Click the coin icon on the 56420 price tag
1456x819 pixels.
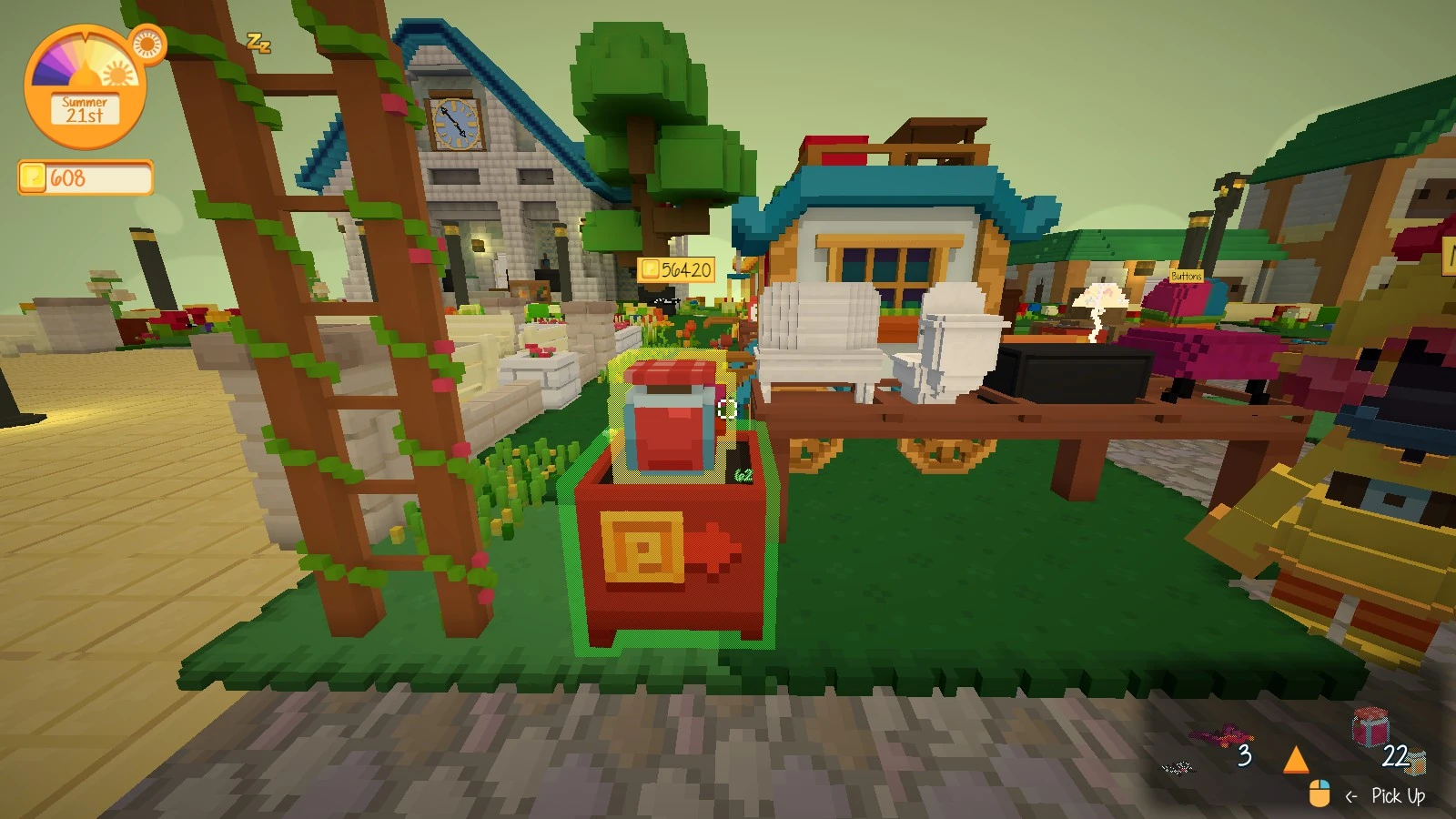coord(652,268)
